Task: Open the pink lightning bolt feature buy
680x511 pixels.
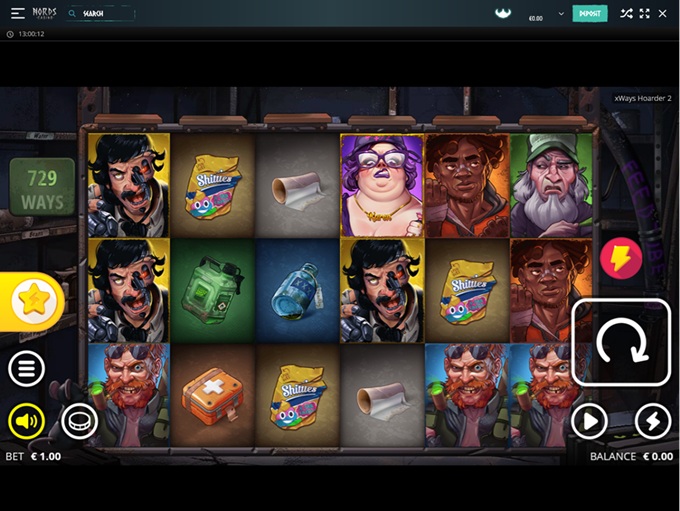Action: coord(620,260)
